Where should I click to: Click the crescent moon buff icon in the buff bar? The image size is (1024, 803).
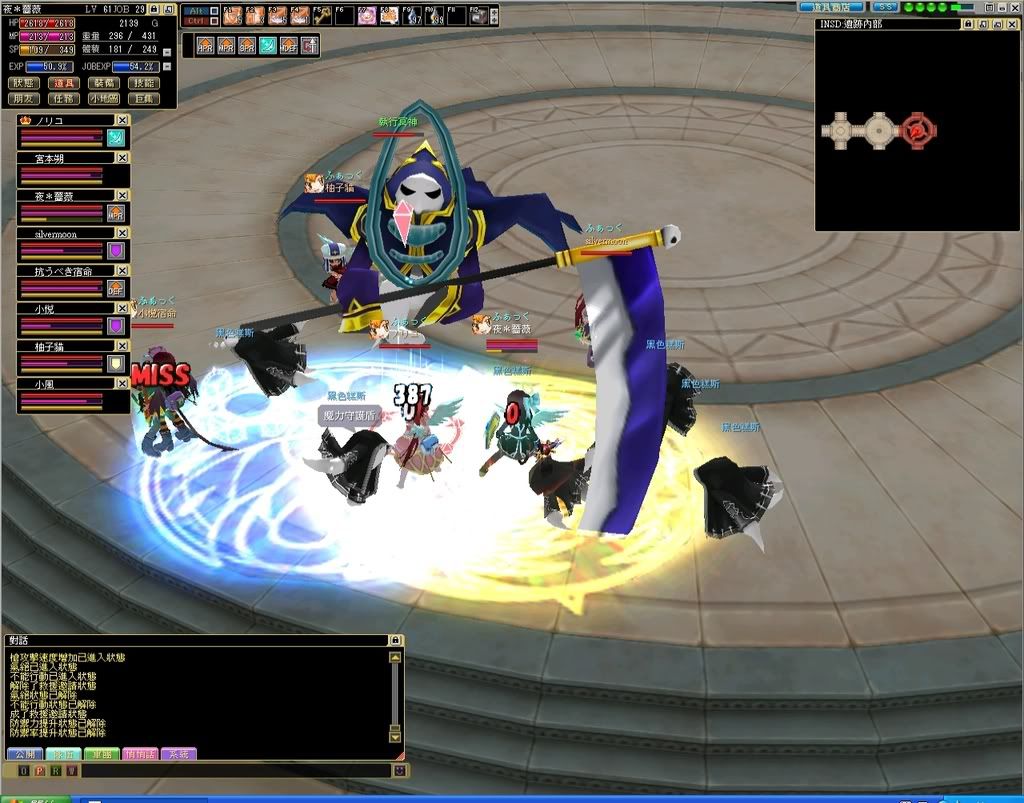point(268,45)
